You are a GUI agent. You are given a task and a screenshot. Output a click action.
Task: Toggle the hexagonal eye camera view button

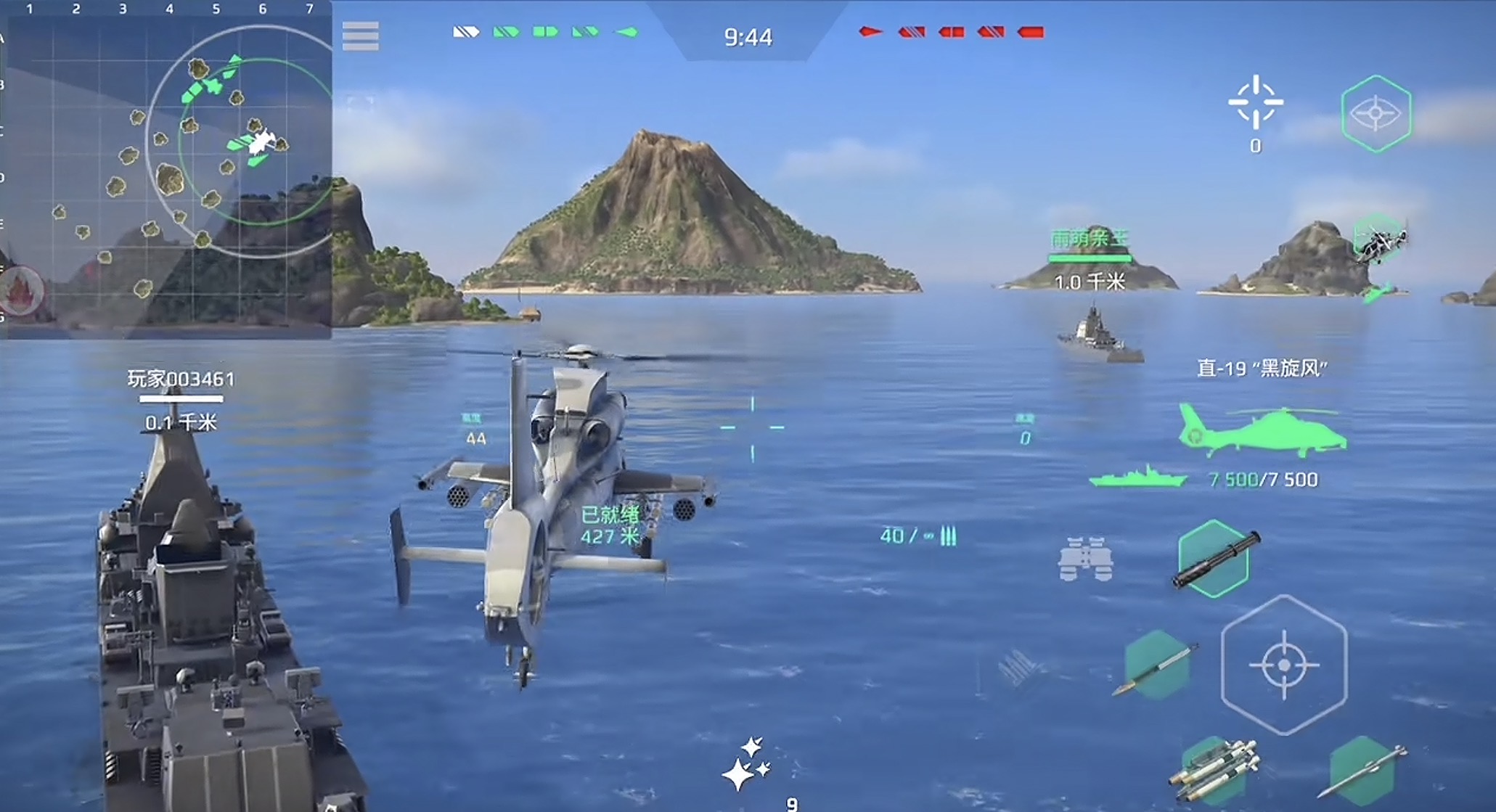click(1376, 114)
